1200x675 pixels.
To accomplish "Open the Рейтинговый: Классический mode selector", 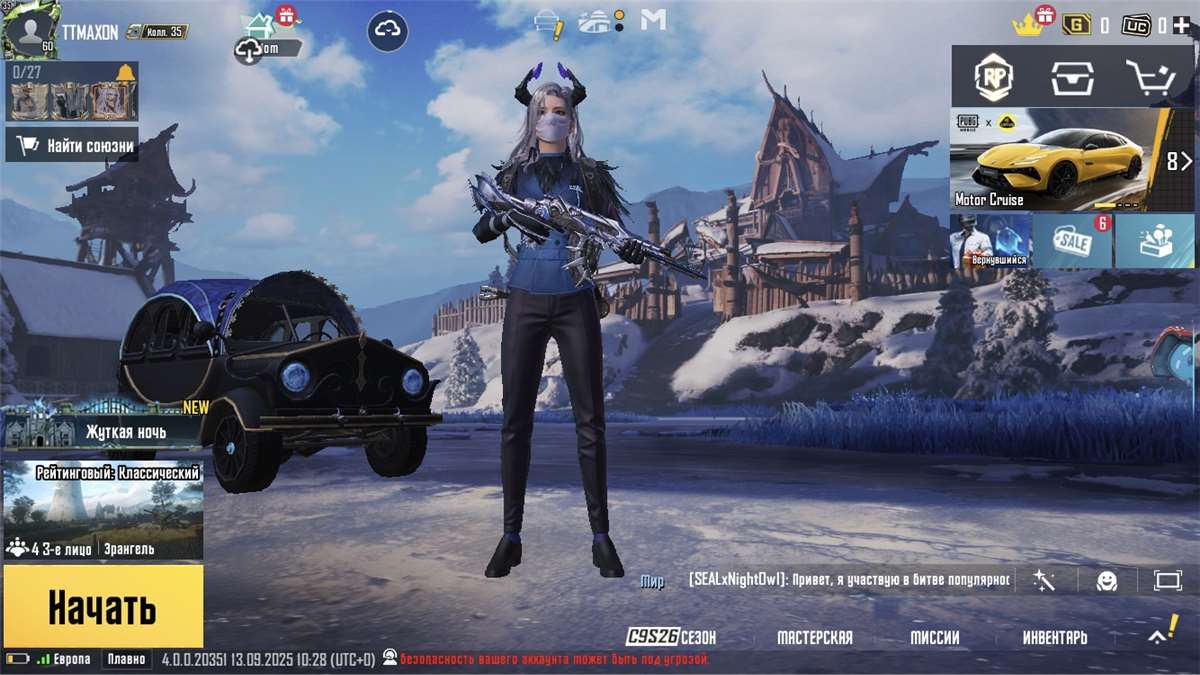I will 103,510.
